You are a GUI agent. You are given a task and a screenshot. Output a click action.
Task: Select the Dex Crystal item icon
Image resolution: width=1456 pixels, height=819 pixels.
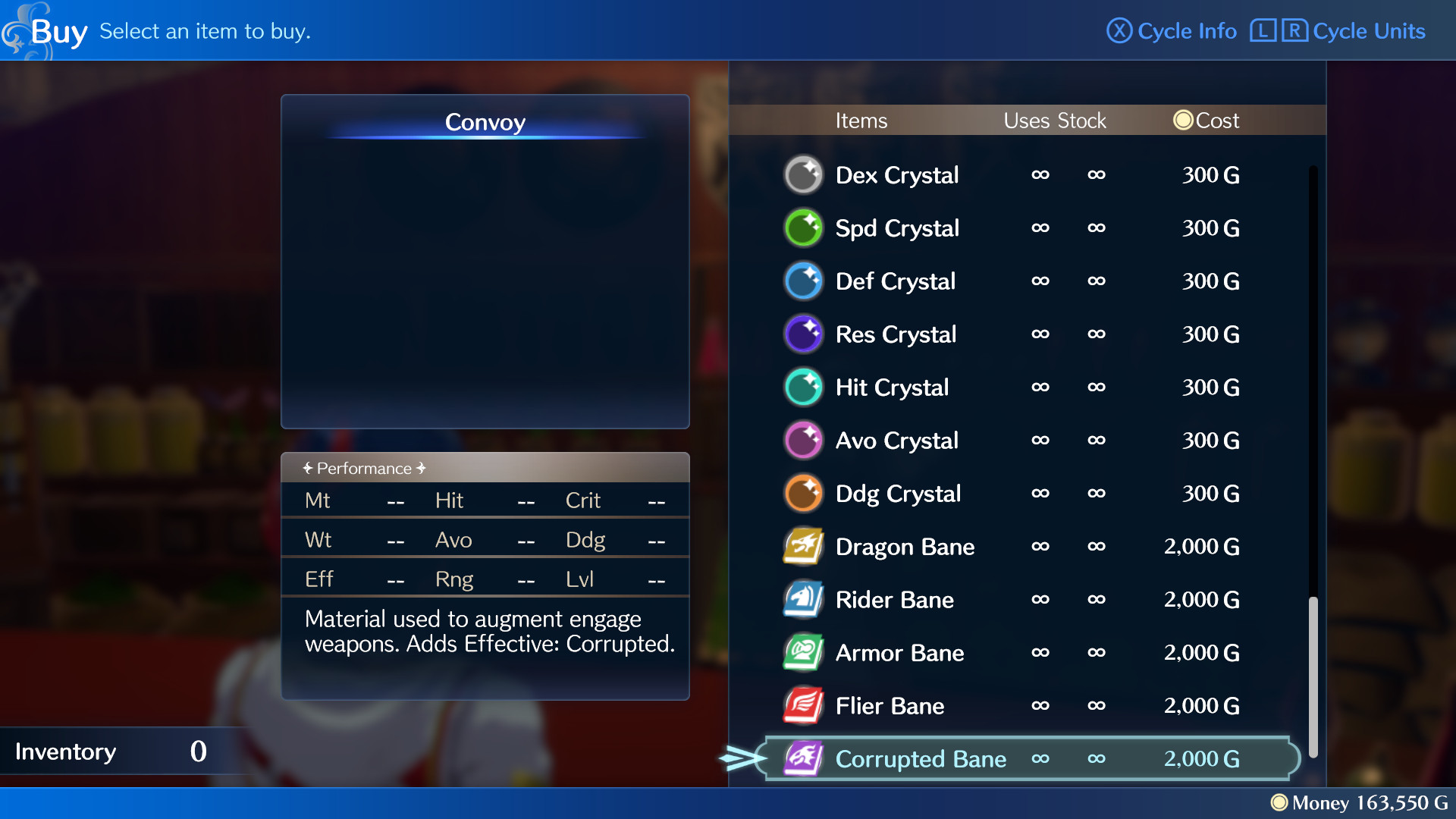pyautogui.click(x=803, y=174)
